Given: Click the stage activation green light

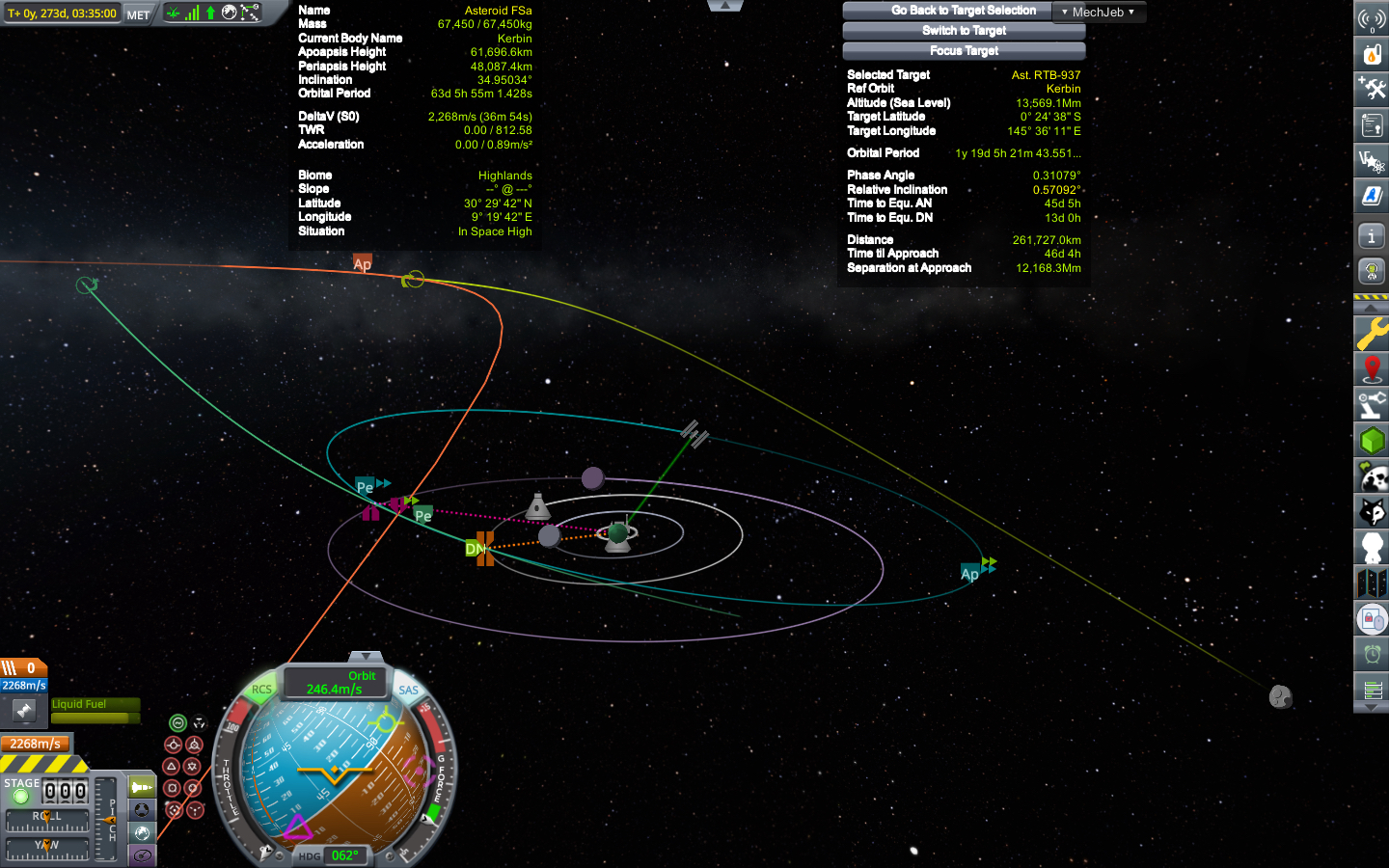Looking at the screenshot, I should (x=20, y=797).
